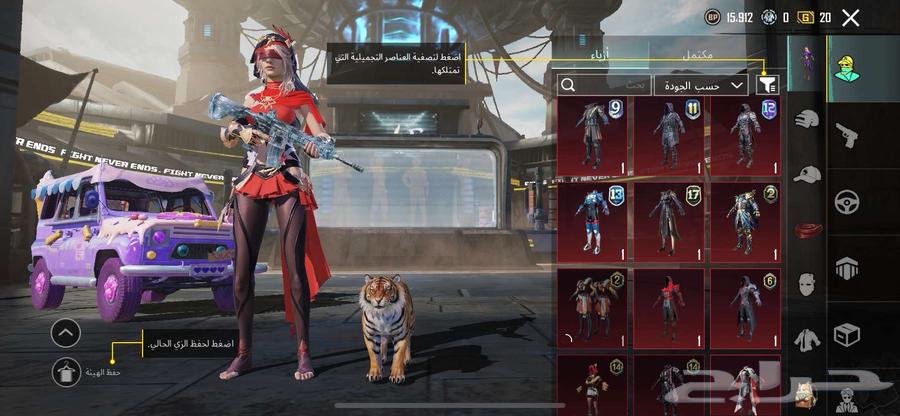Select the outfit with level 11 badge
Image resolution: width=900 pixels, height=416 pixels.
click(x=669, y=135)
